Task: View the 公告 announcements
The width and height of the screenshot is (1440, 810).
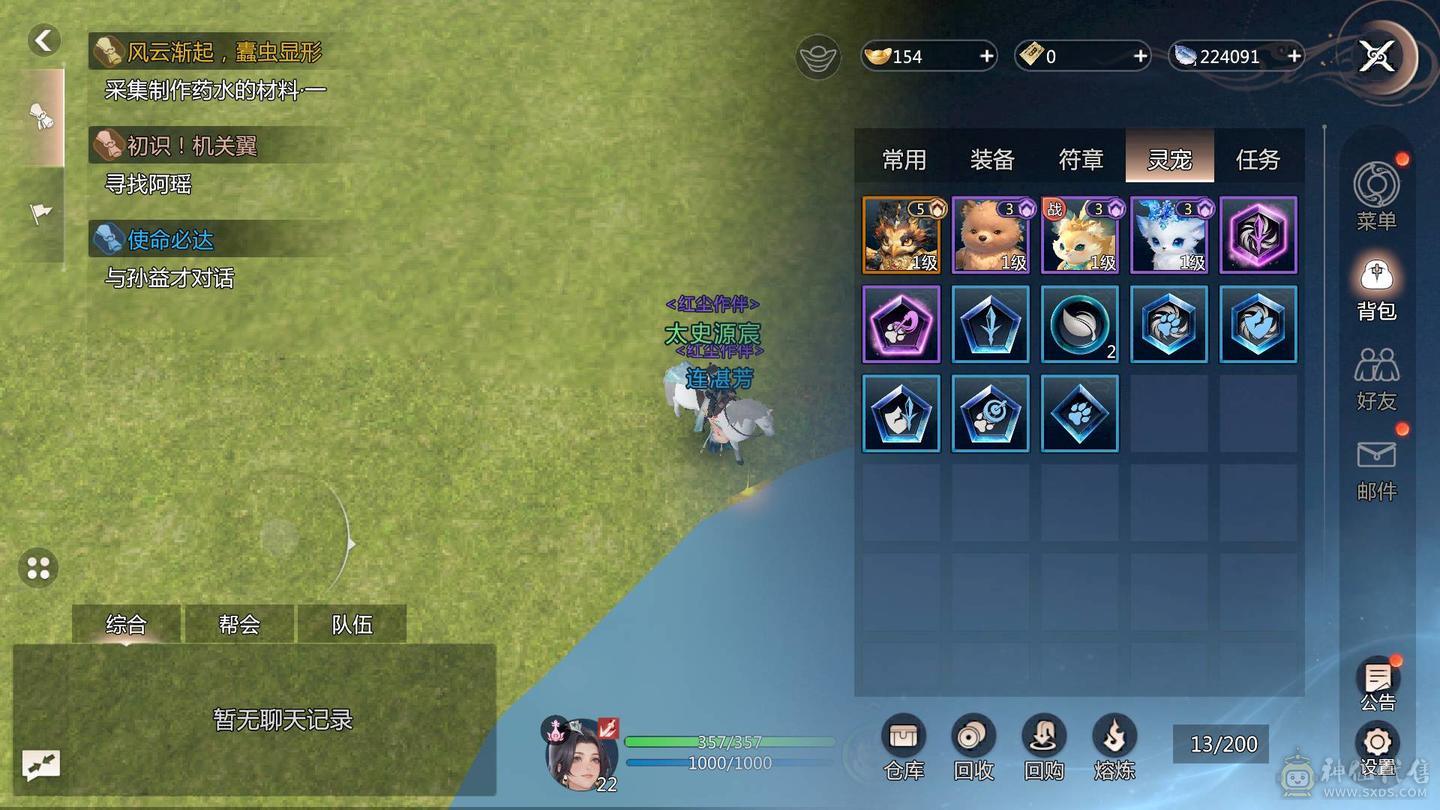Action: pyautogui.click(x=1377, y=685)
